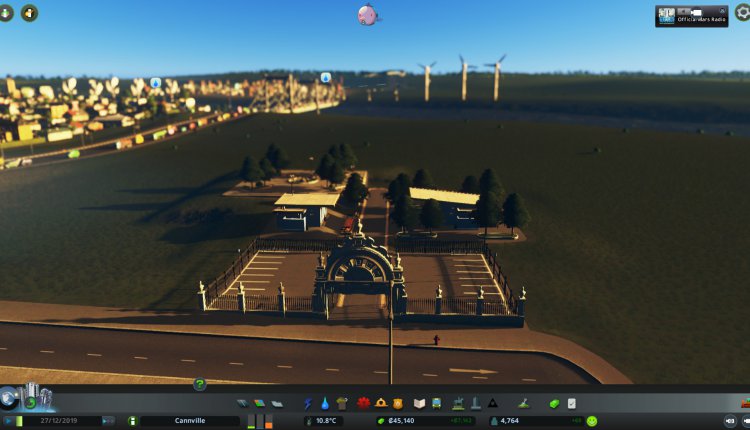
Task: Open the education buildings menu
Action: pos(420,403)
